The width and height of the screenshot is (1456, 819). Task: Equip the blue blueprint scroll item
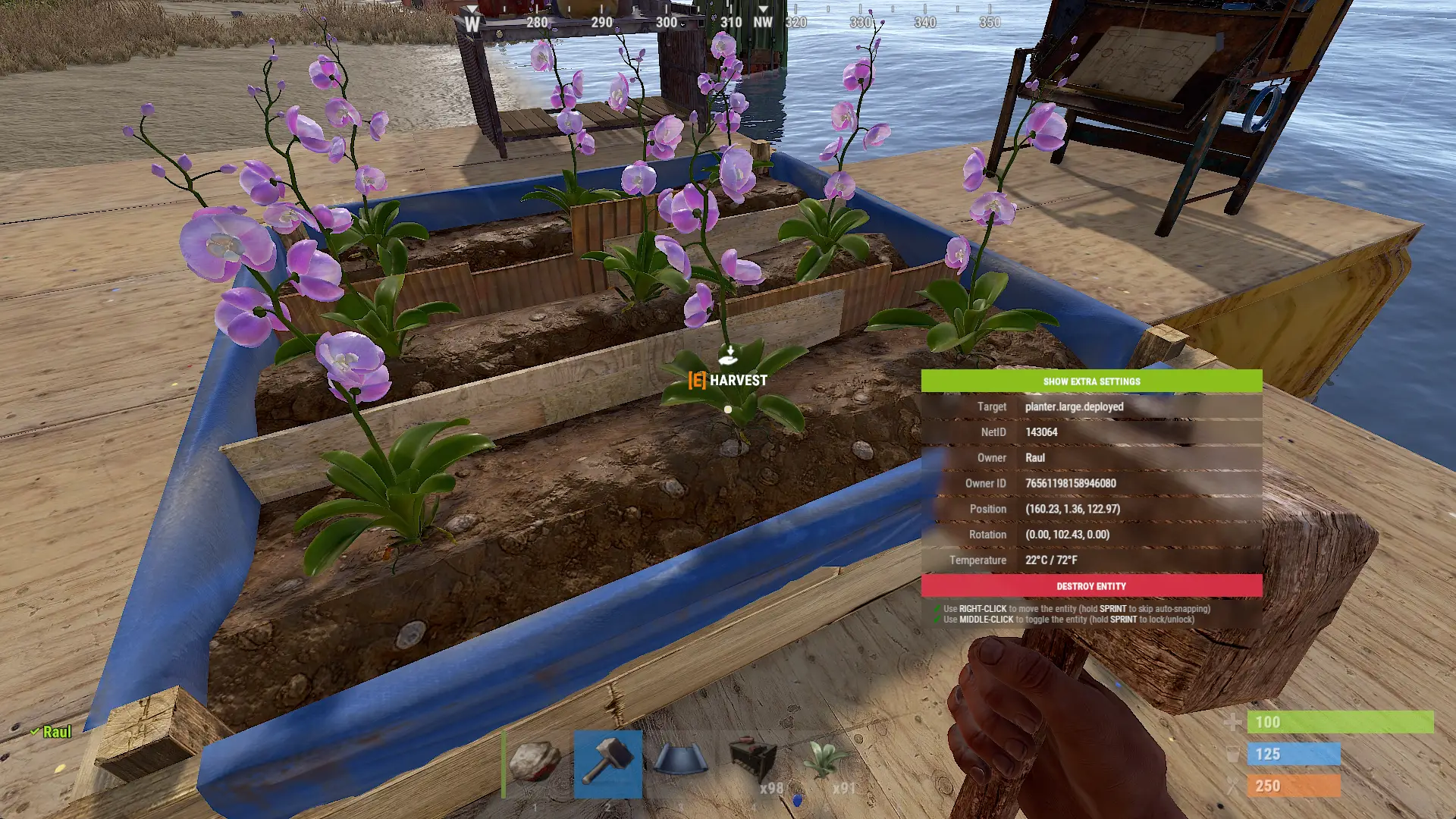click(680, 761)
